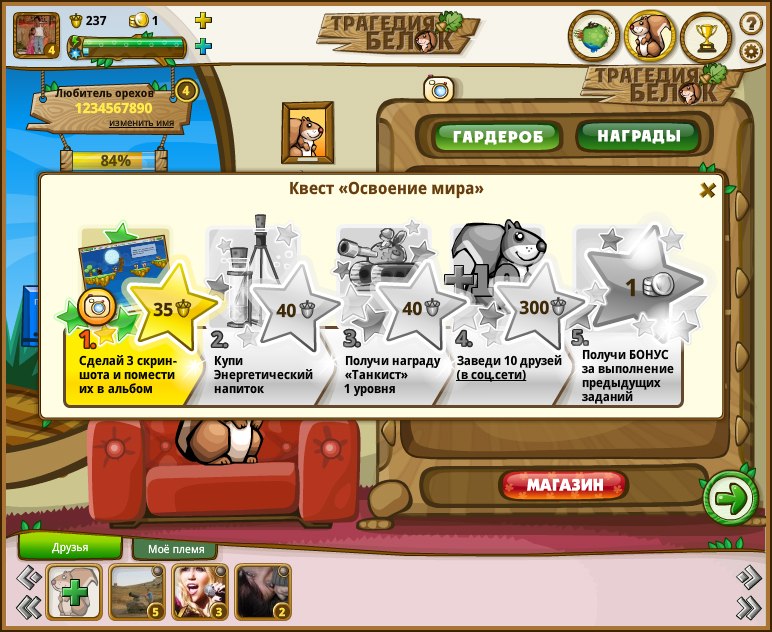Click the teal plus to refill energy

(x=203, y=46)
